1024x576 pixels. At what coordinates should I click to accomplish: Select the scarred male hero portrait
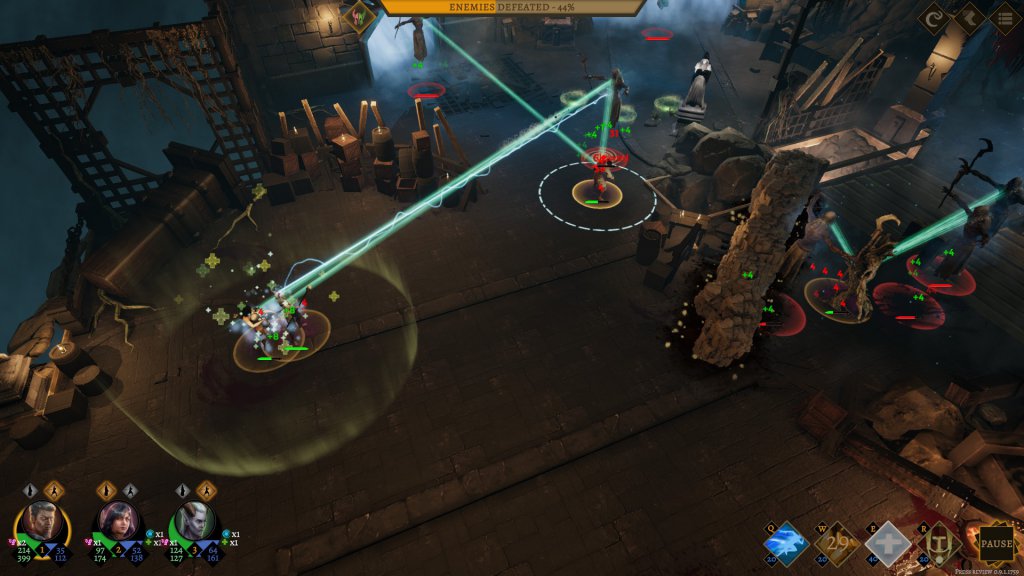41,520
